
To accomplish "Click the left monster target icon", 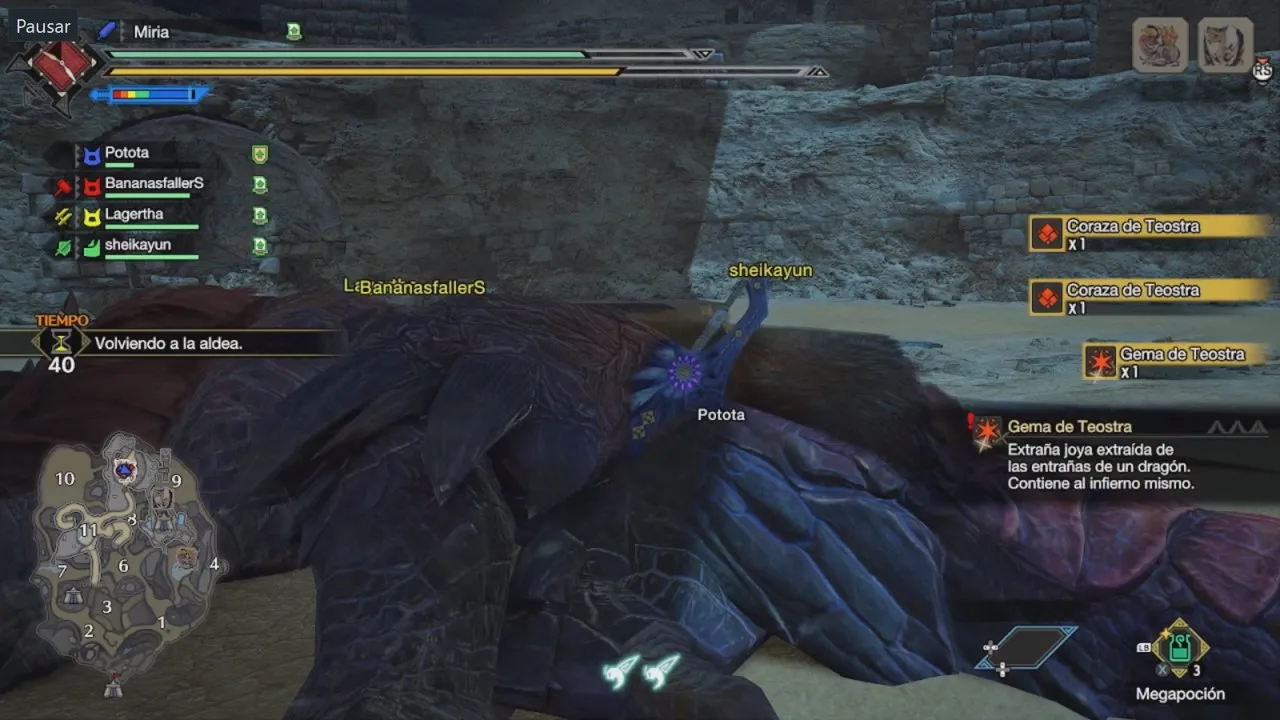I will [1160, 45].
